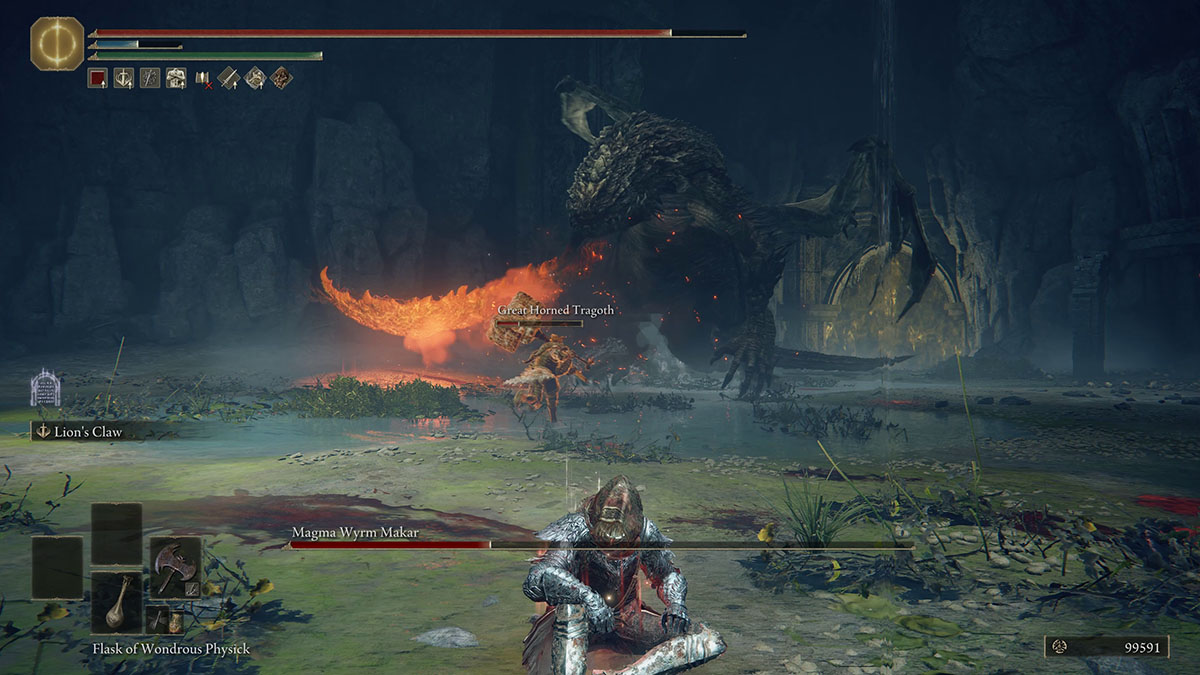Click the status icon with red X

pyautogui.click(x=203, y=78)
